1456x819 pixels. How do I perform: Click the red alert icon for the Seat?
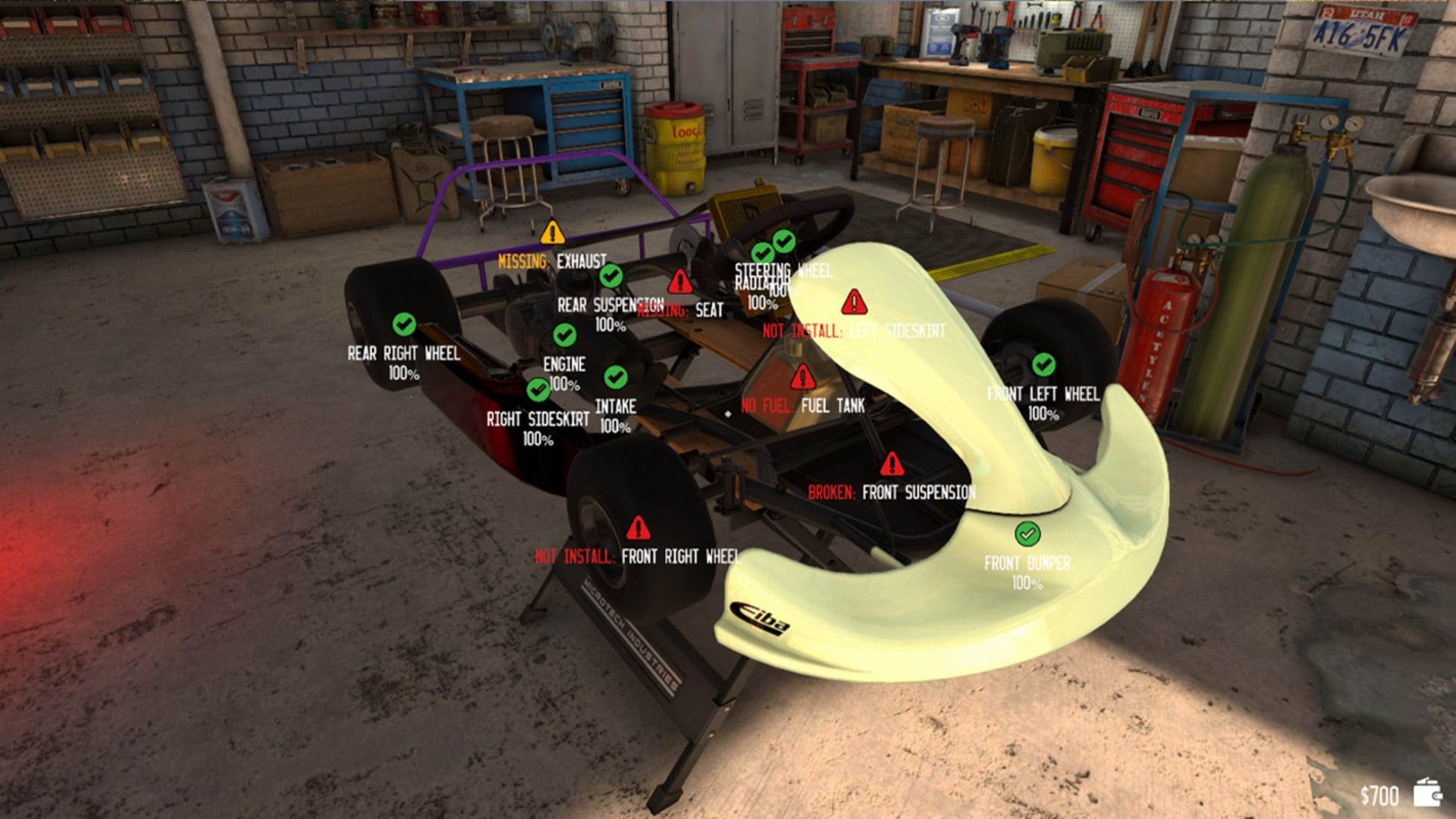point(679,282)
